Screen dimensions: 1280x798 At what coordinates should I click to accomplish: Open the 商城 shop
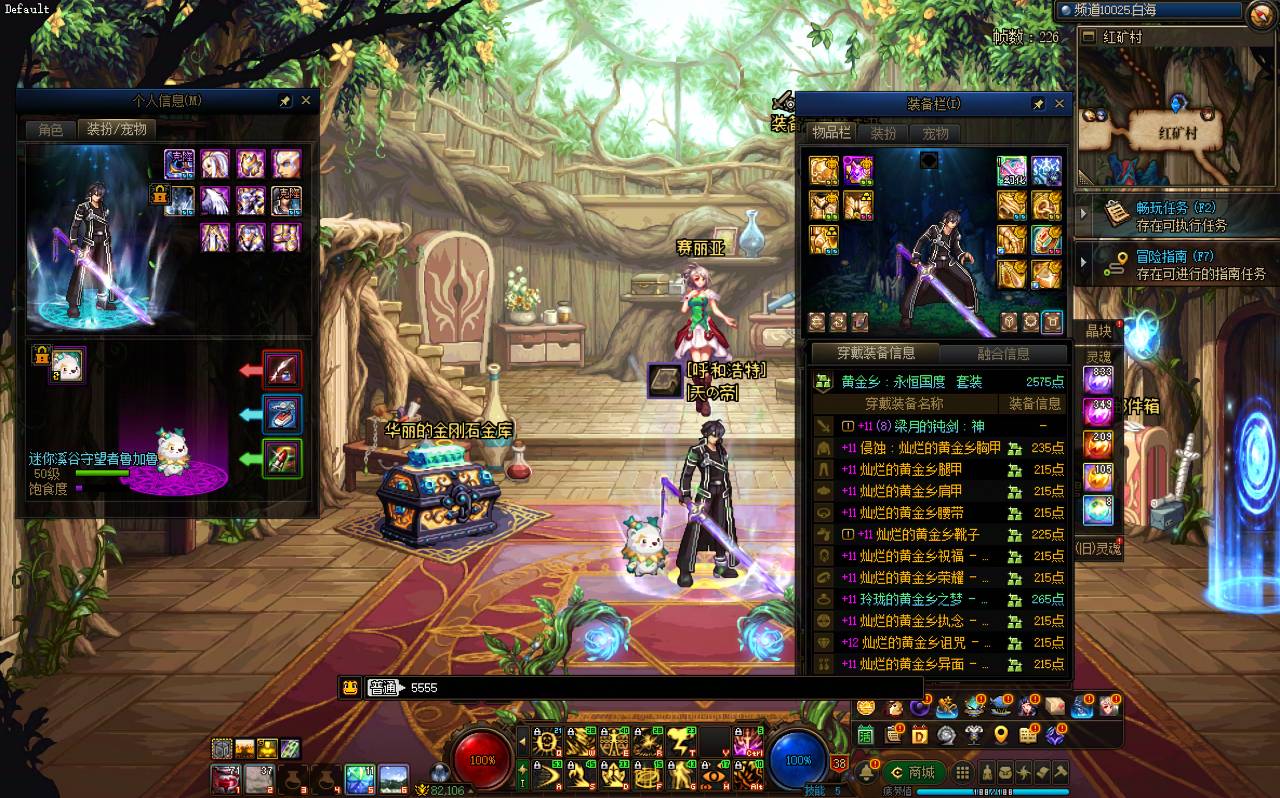914,772
